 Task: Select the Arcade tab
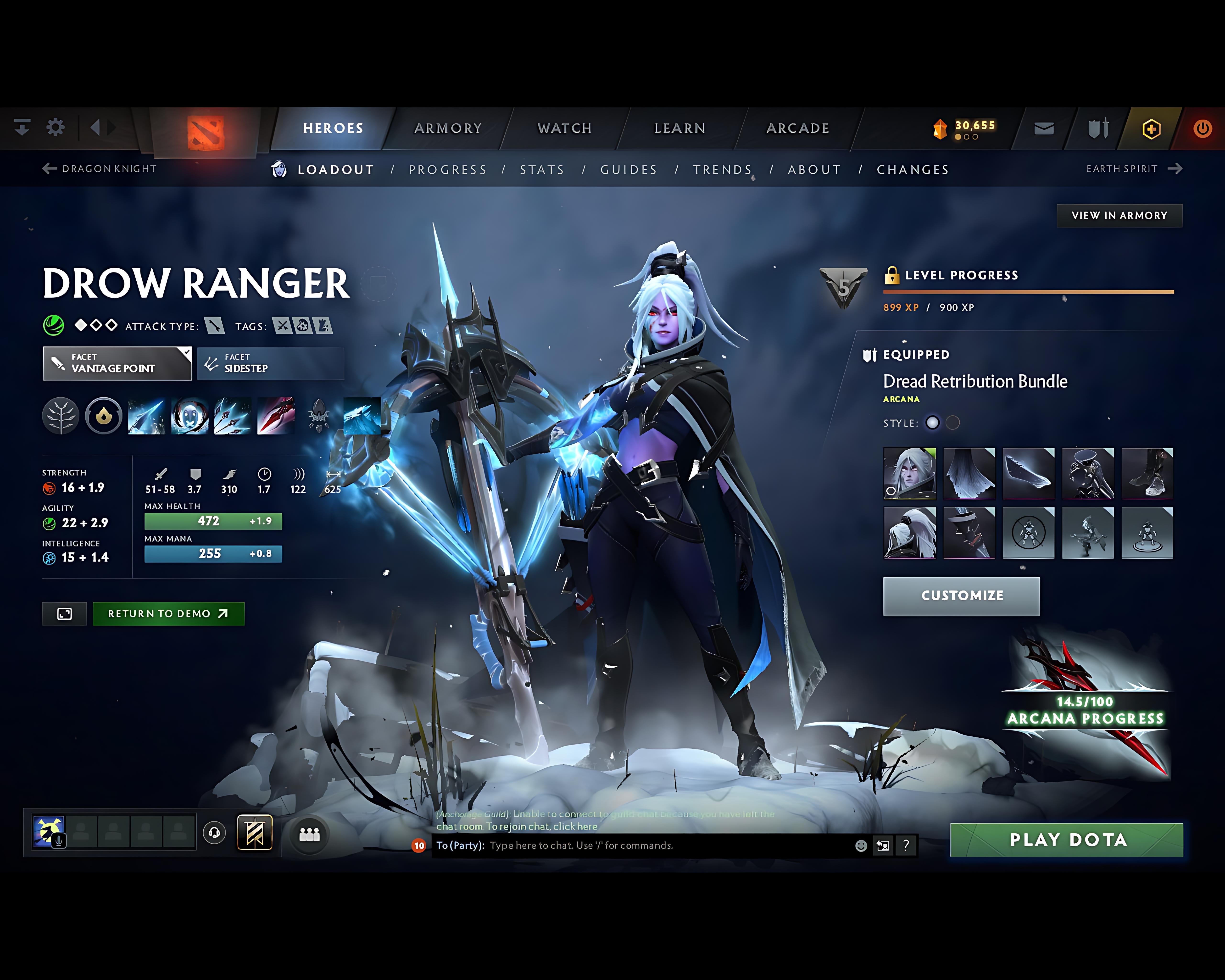[x=798, y=128]
